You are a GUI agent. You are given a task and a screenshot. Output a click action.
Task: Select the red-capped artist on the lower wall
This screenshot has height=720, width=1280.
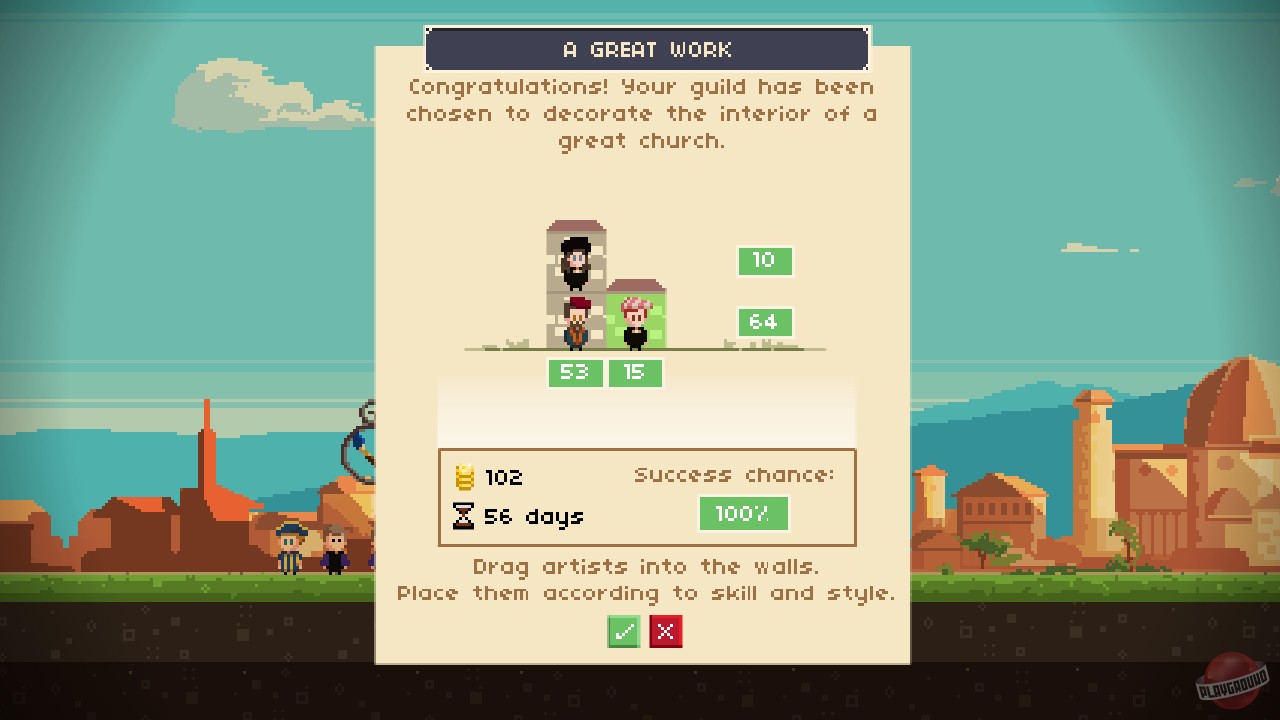575,320
